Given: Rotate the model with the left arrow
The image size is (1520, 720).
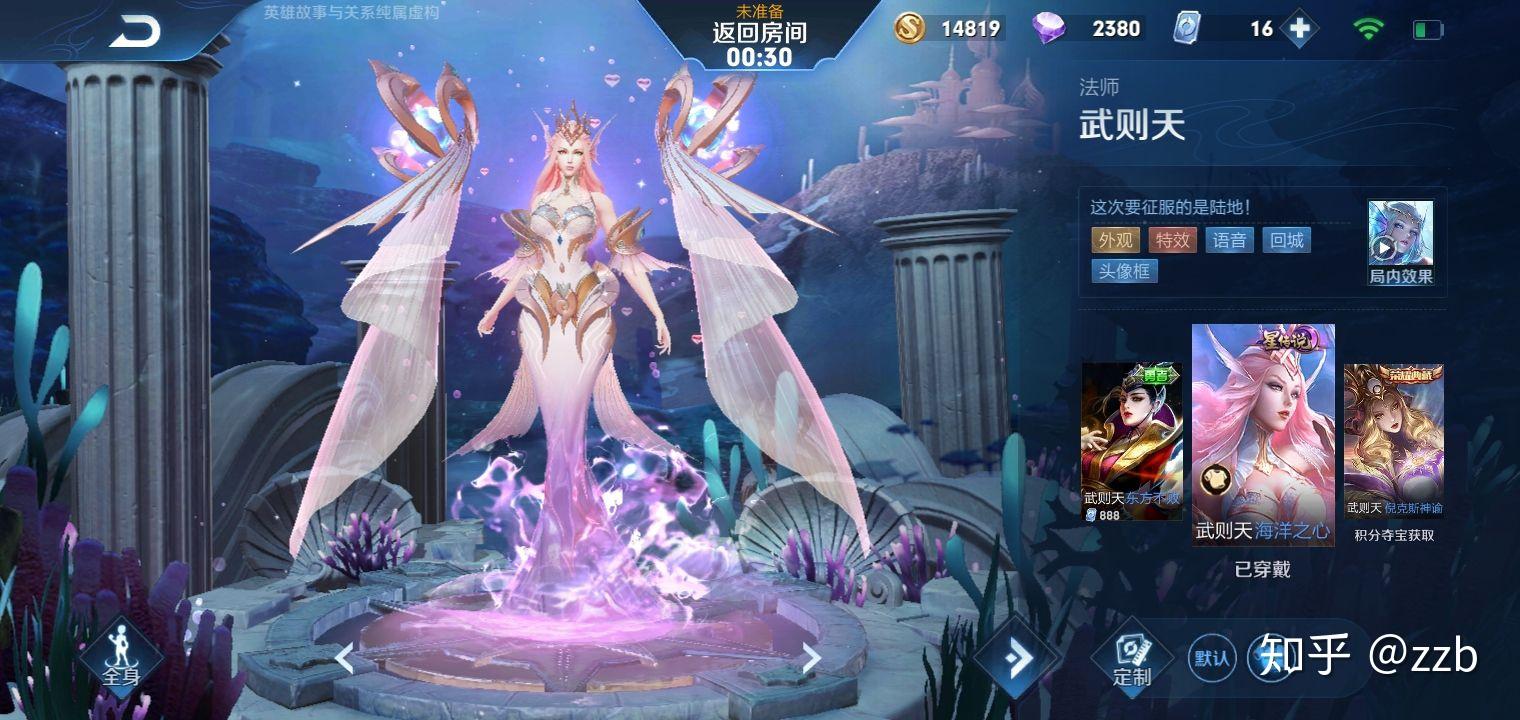Looking at the screenshot, I should point(343,658).
